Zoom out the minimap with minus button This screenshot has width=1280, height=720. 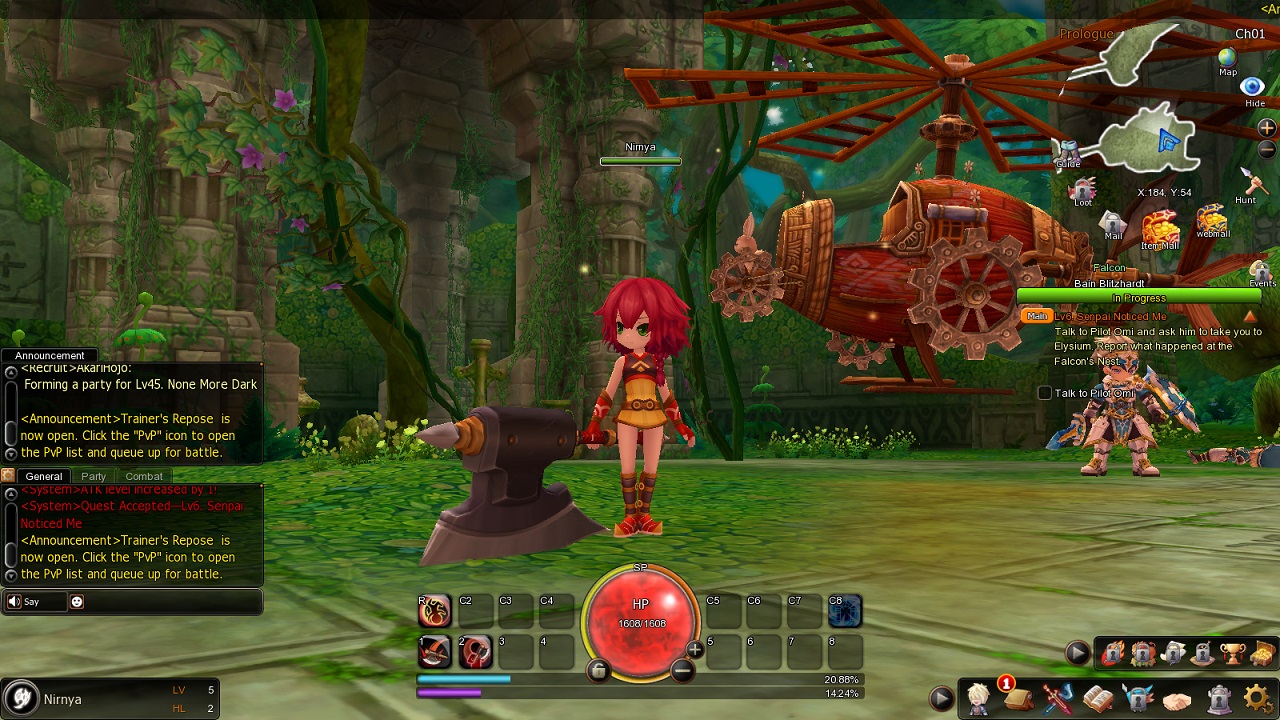[x=1266, y=150]
